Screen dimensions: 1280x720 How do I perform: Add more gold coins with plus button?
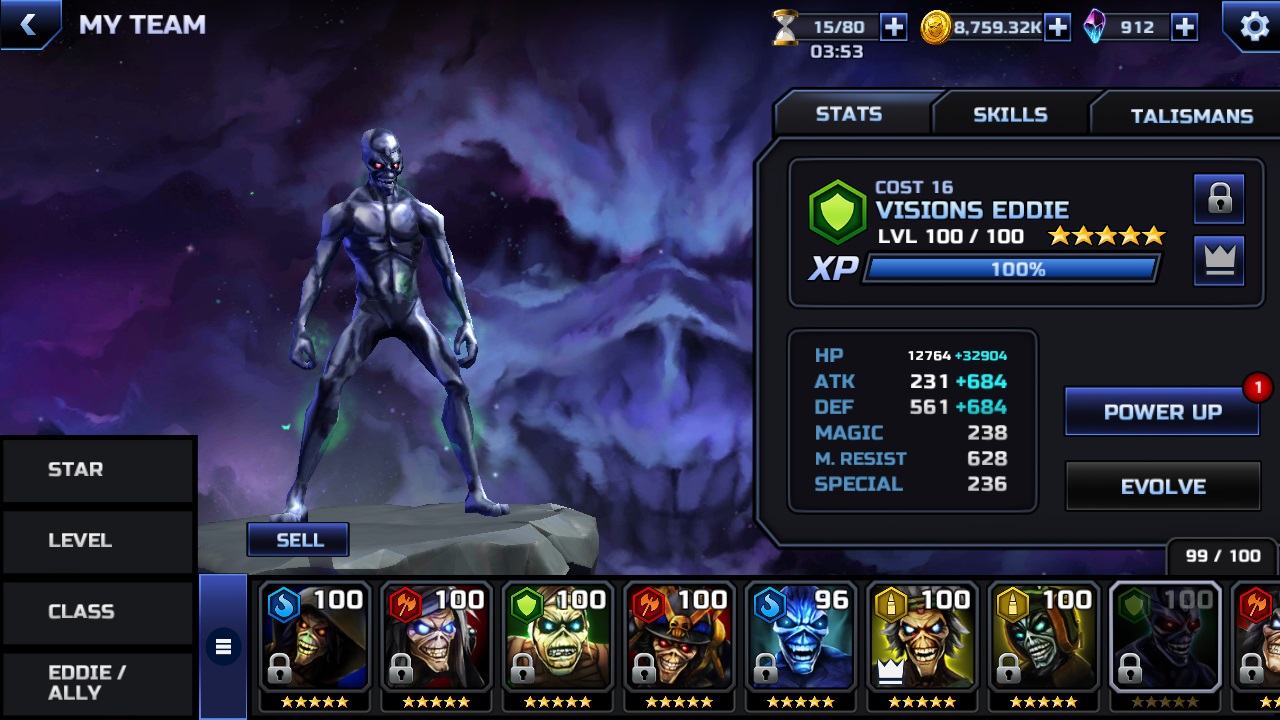[x=1057, y=28]
